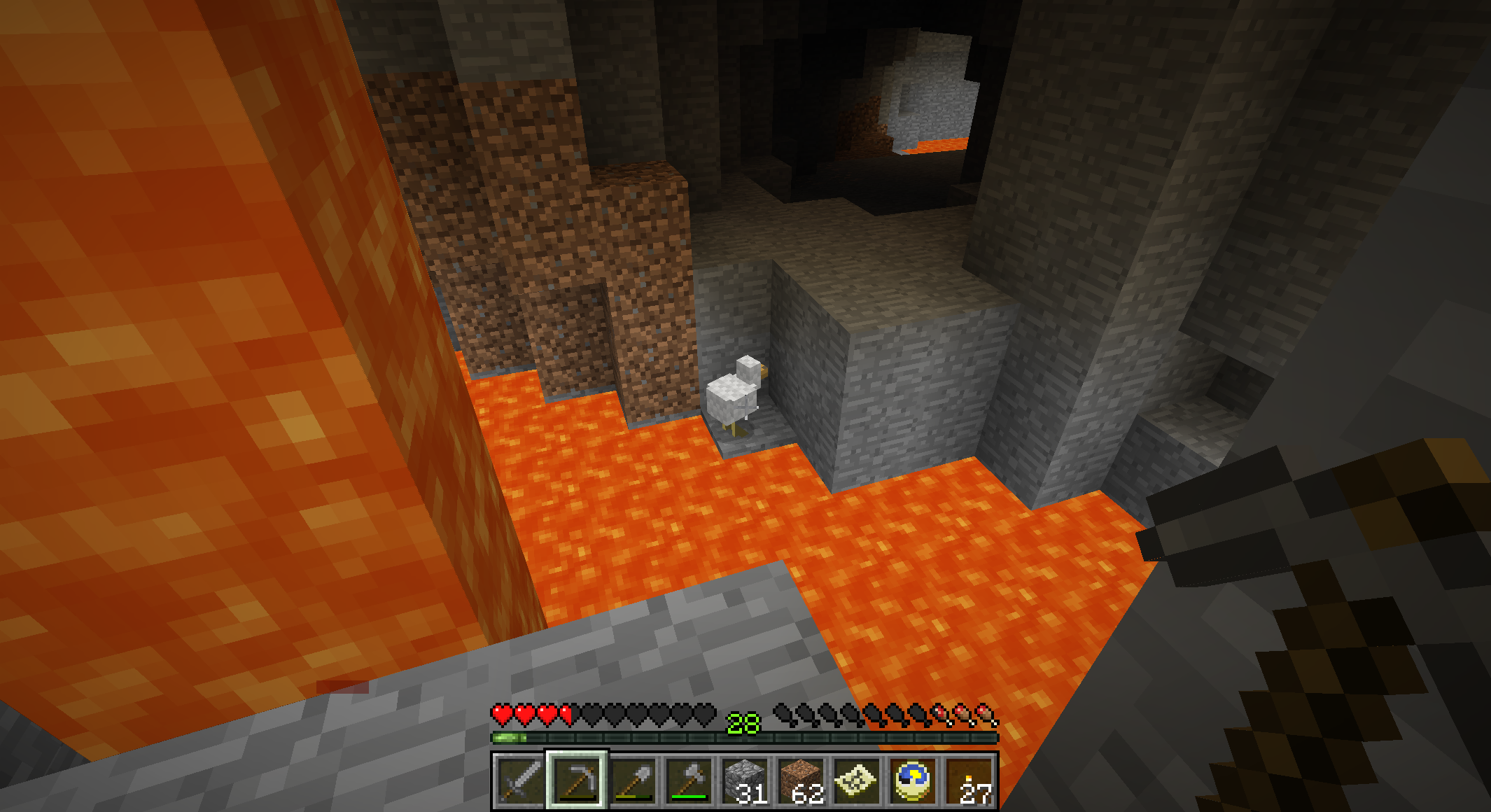
Task: Pick the dirt block stack of 62
Action: click(x=801, y=780)
